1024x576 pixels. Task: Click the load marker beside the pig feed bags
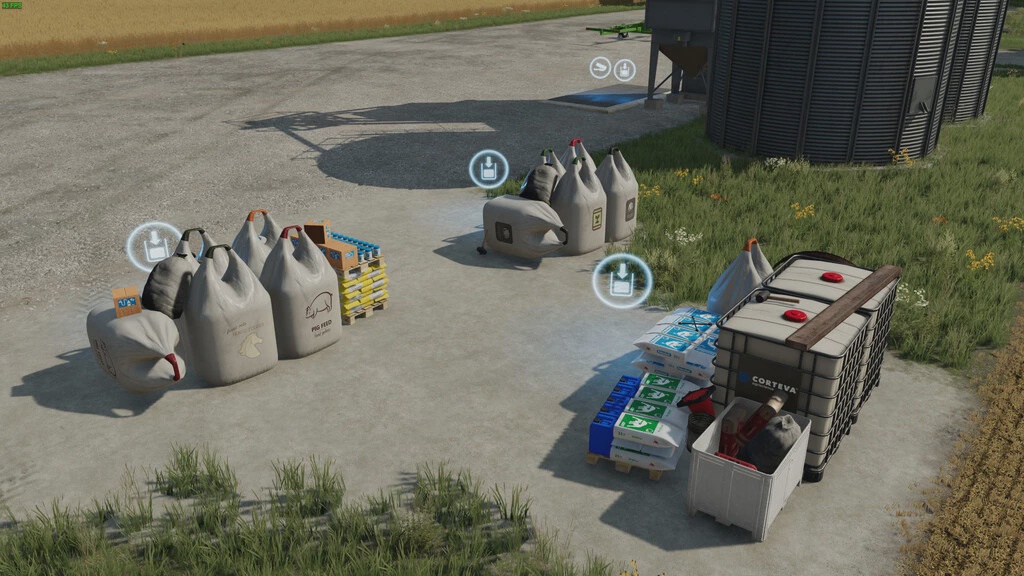154,246
